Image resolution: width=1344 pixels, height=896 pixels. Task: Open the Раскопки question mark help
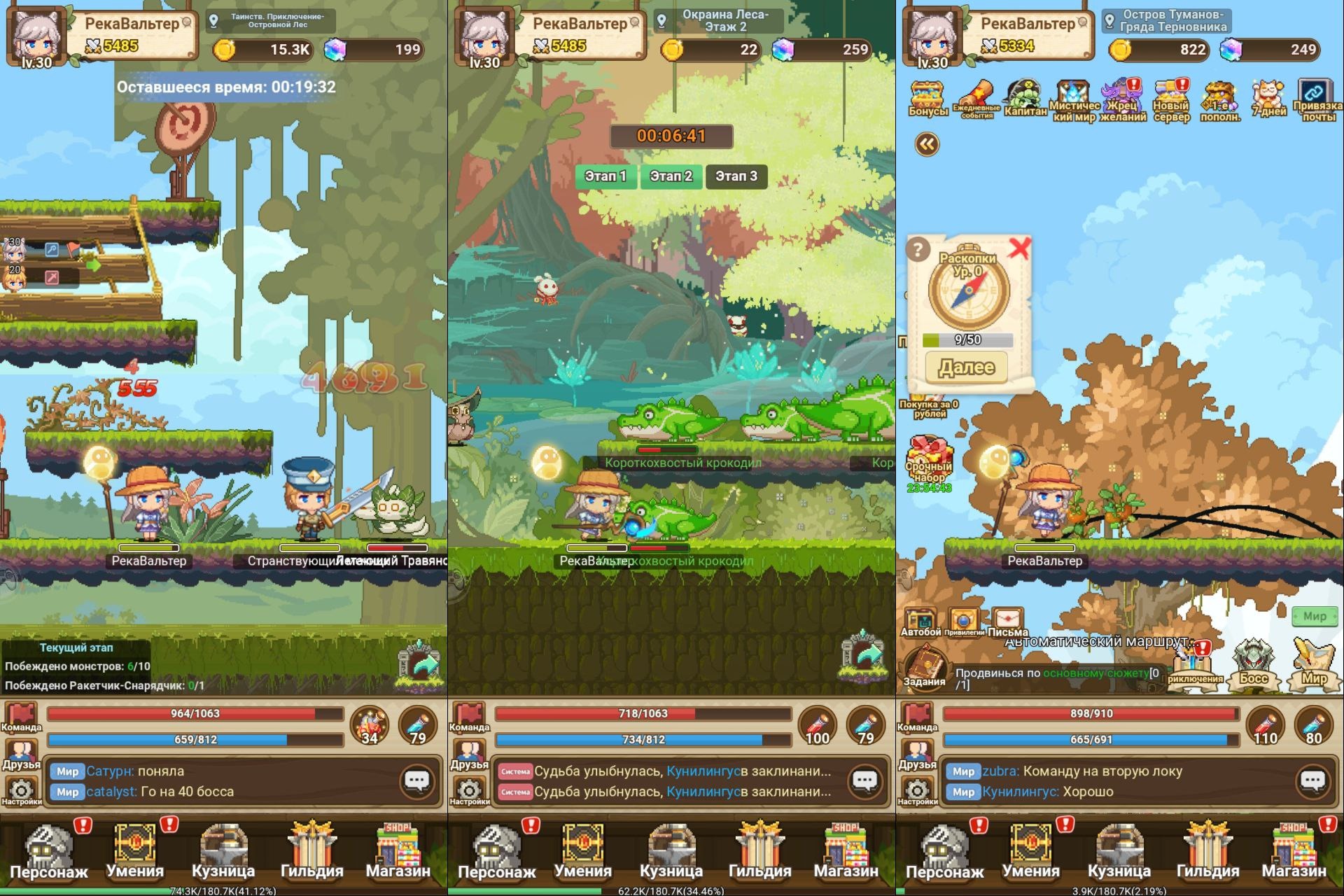pos(918,249)
